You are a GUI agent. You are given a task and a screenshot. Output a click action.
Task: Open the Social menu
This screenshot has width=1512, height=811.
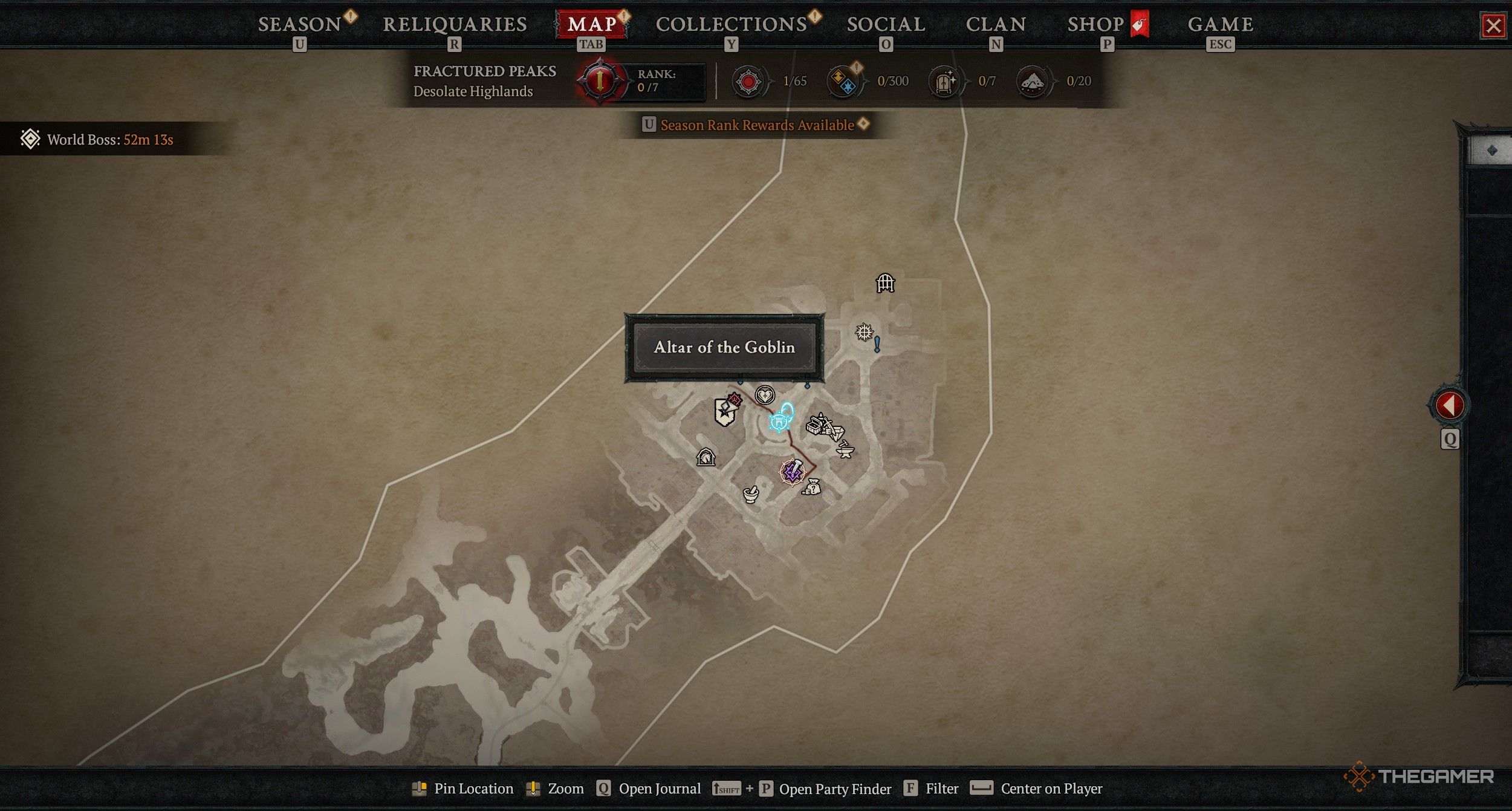886,24
